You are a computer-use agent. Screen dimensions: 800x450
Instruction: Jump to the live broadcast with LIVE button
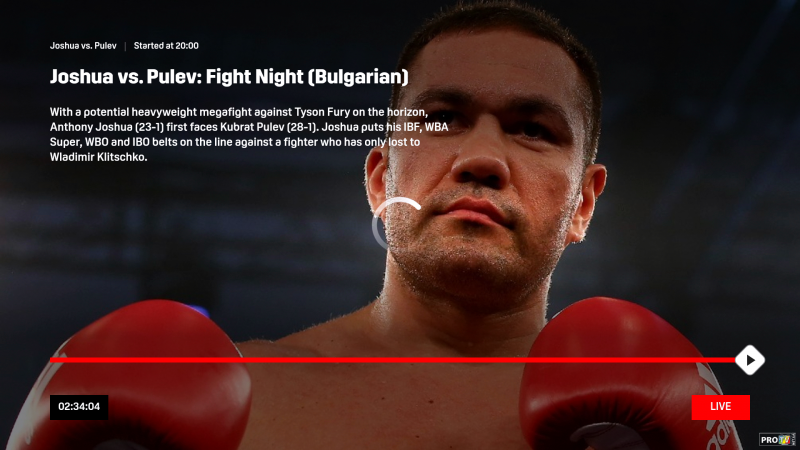coord(720,407)
